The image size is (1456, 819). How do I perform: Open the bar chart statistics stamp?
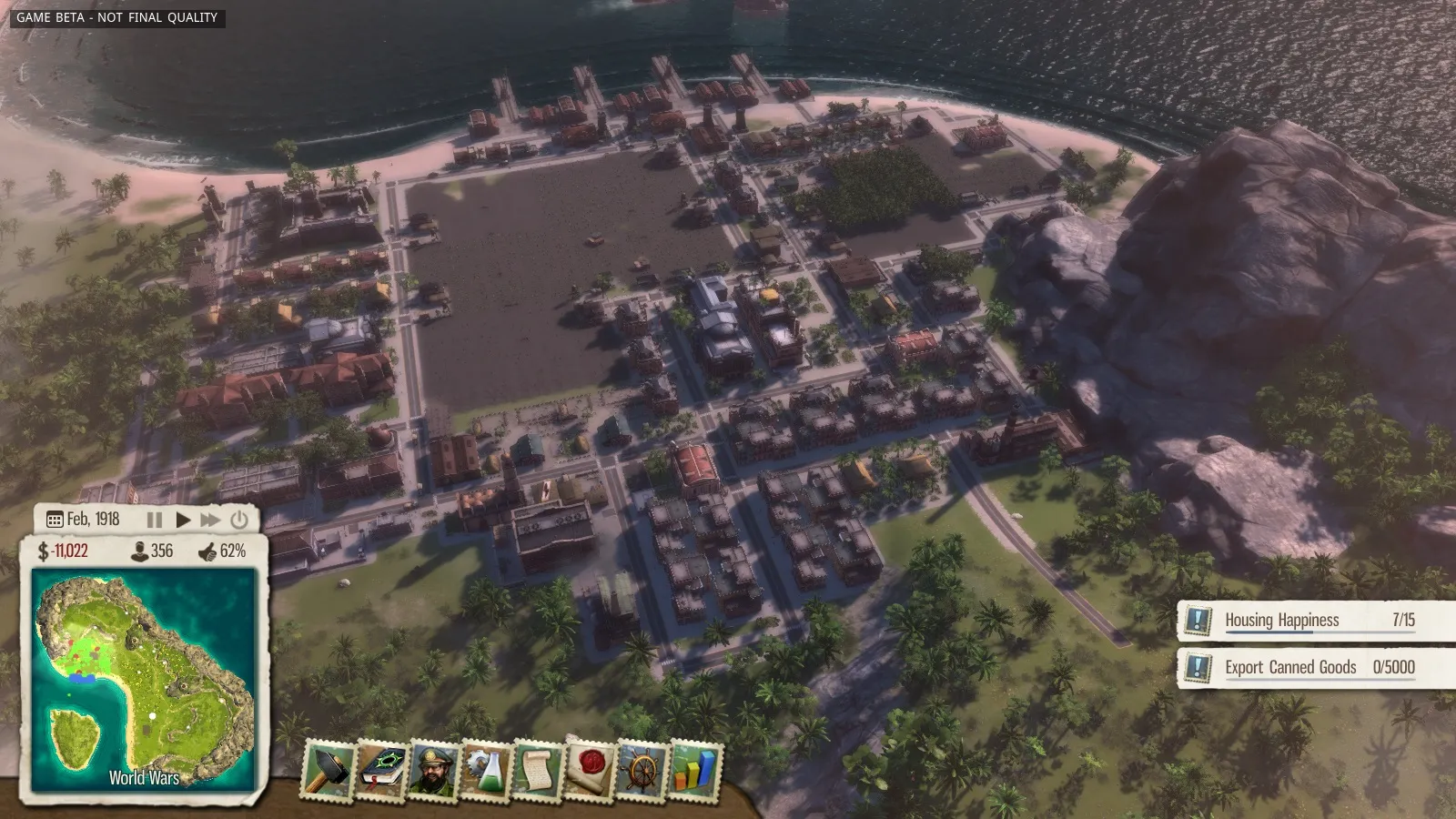tap(695, 770)
